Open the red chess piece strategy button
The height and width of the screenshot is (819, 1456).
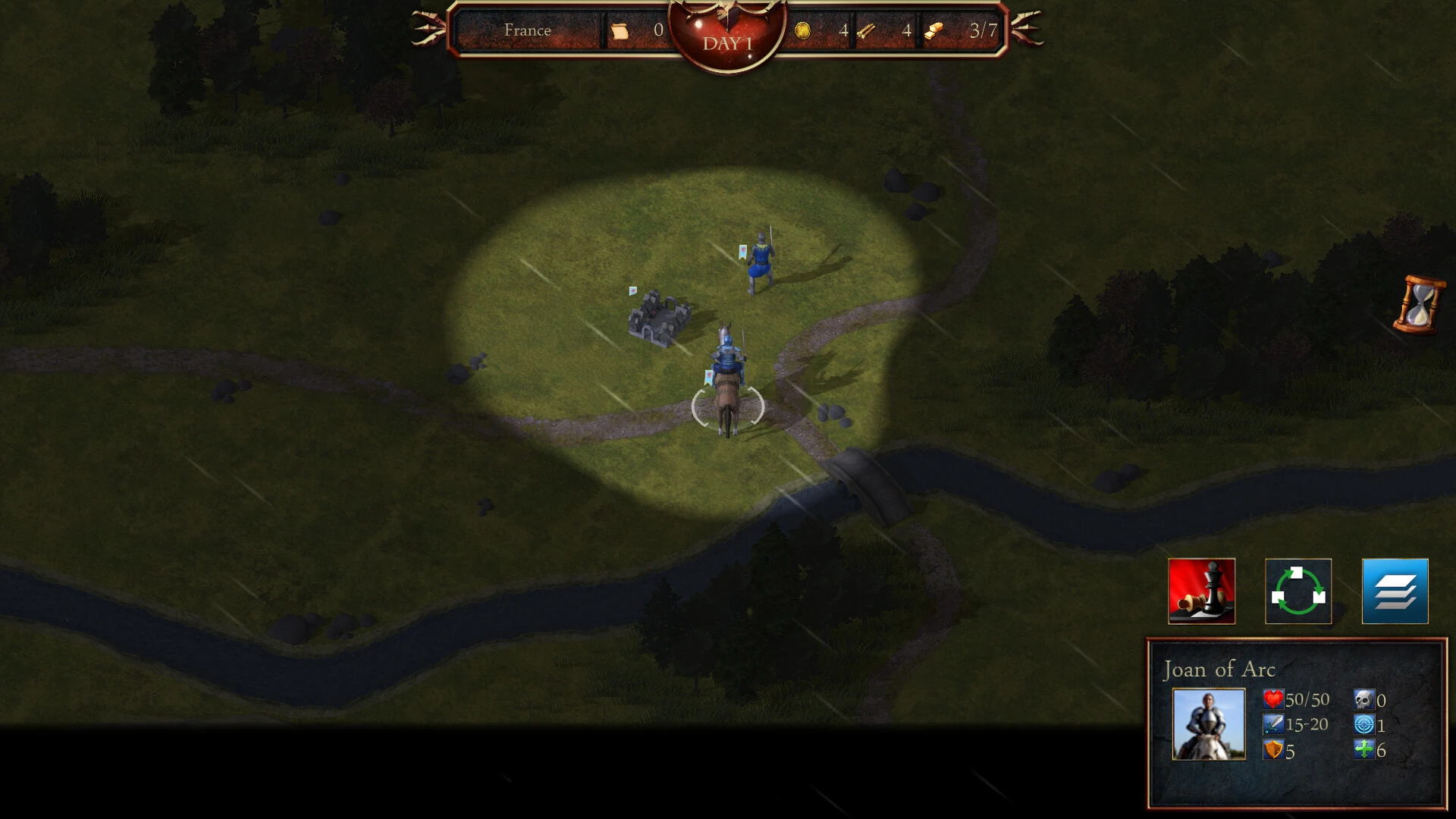1201,591
